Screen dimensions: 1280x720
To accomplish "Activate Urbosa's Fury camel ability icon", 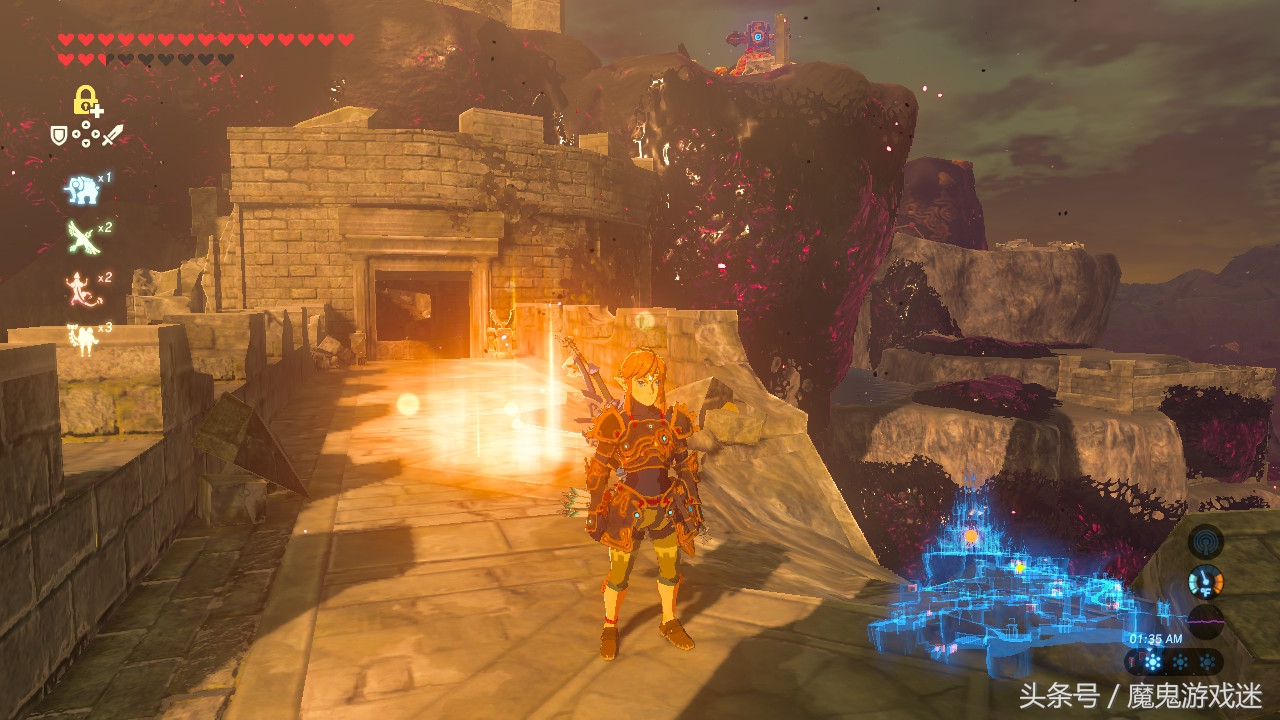I will click(82, 335).
